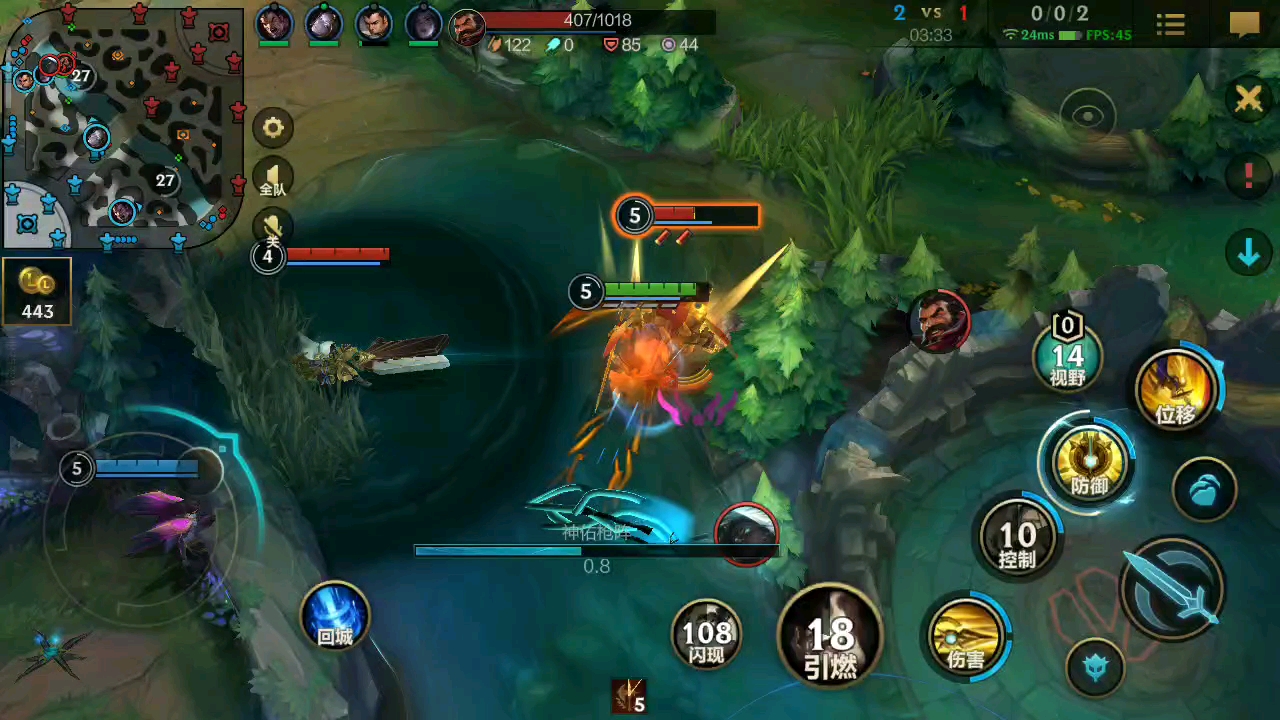Tap the sword basic attack button
The width and height of the screenshot is (1280, 720).
tap(1173, 589)
